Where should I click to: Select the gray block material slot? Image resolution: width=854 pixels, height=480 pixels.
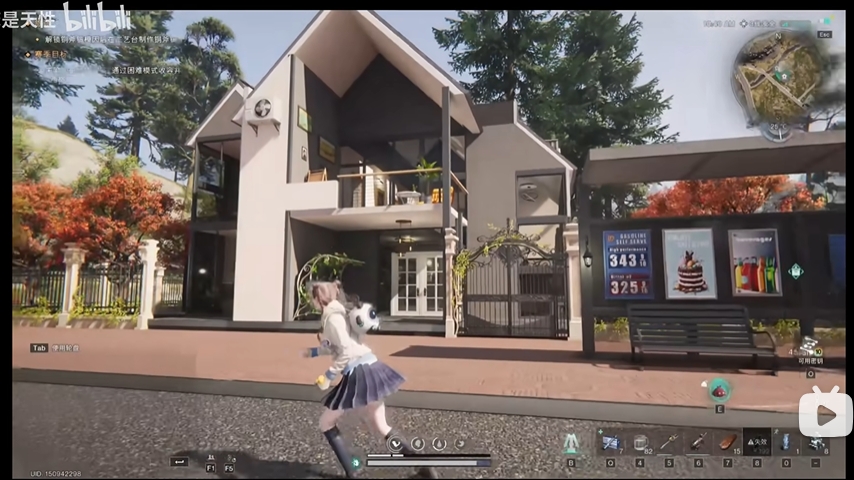640,441
